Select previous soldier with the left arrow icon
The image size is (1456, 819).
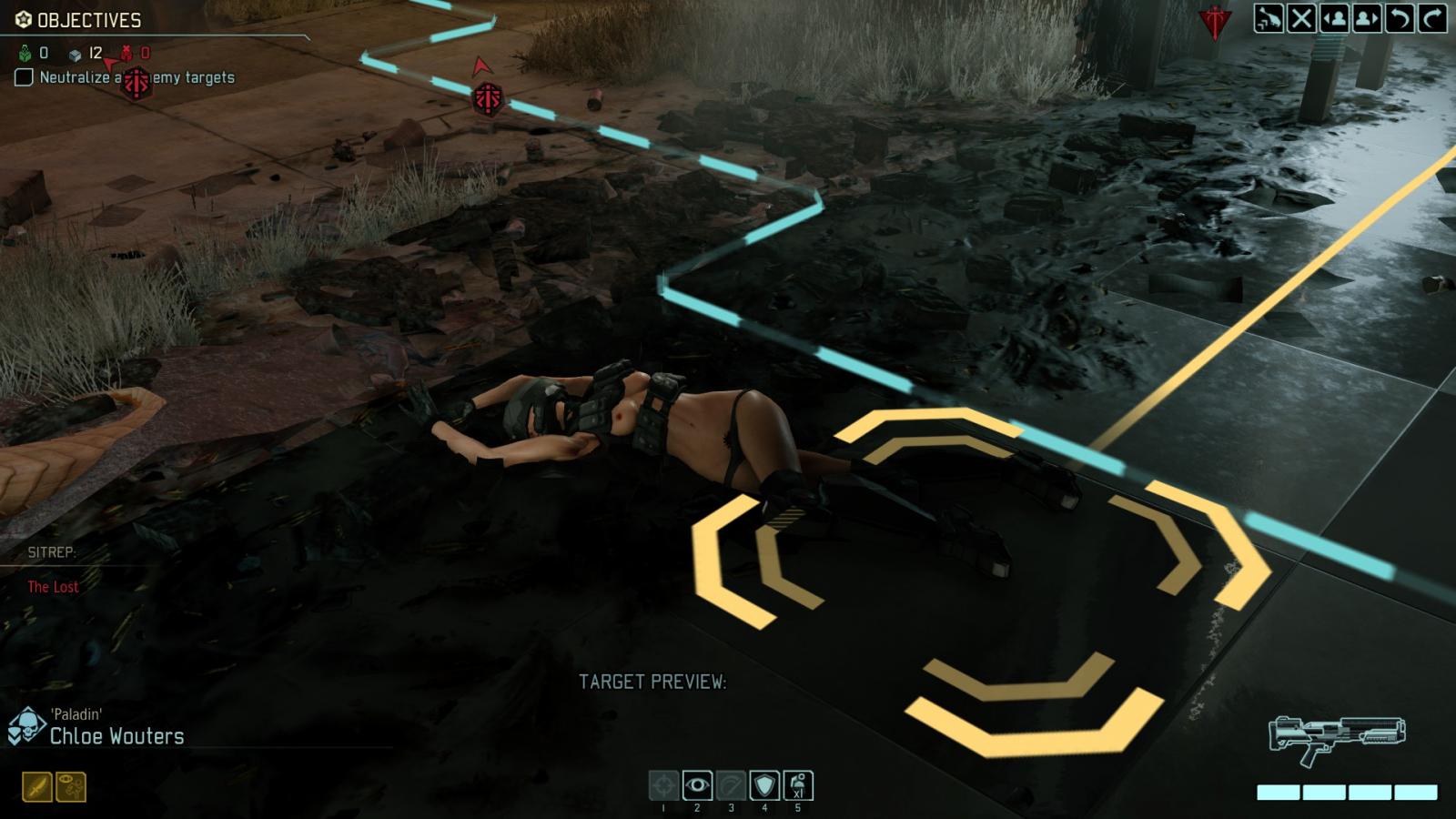1335,15
